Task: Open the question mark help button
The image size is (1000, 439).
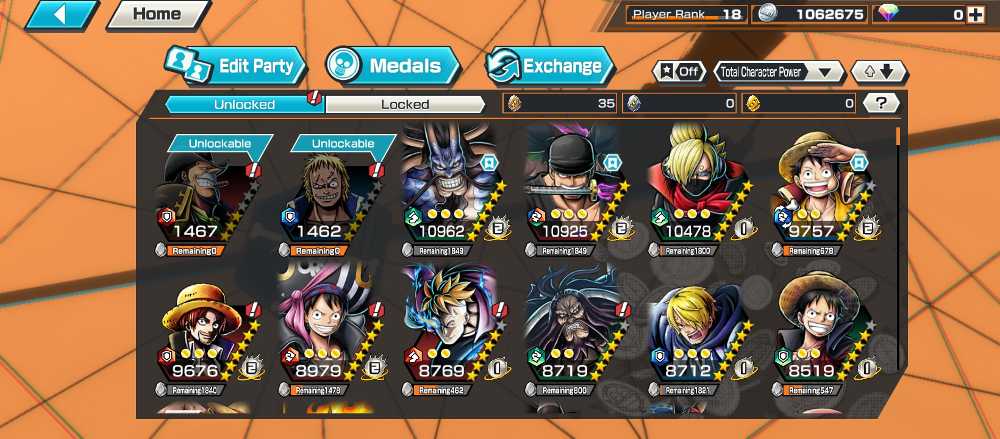Action: 880,103
